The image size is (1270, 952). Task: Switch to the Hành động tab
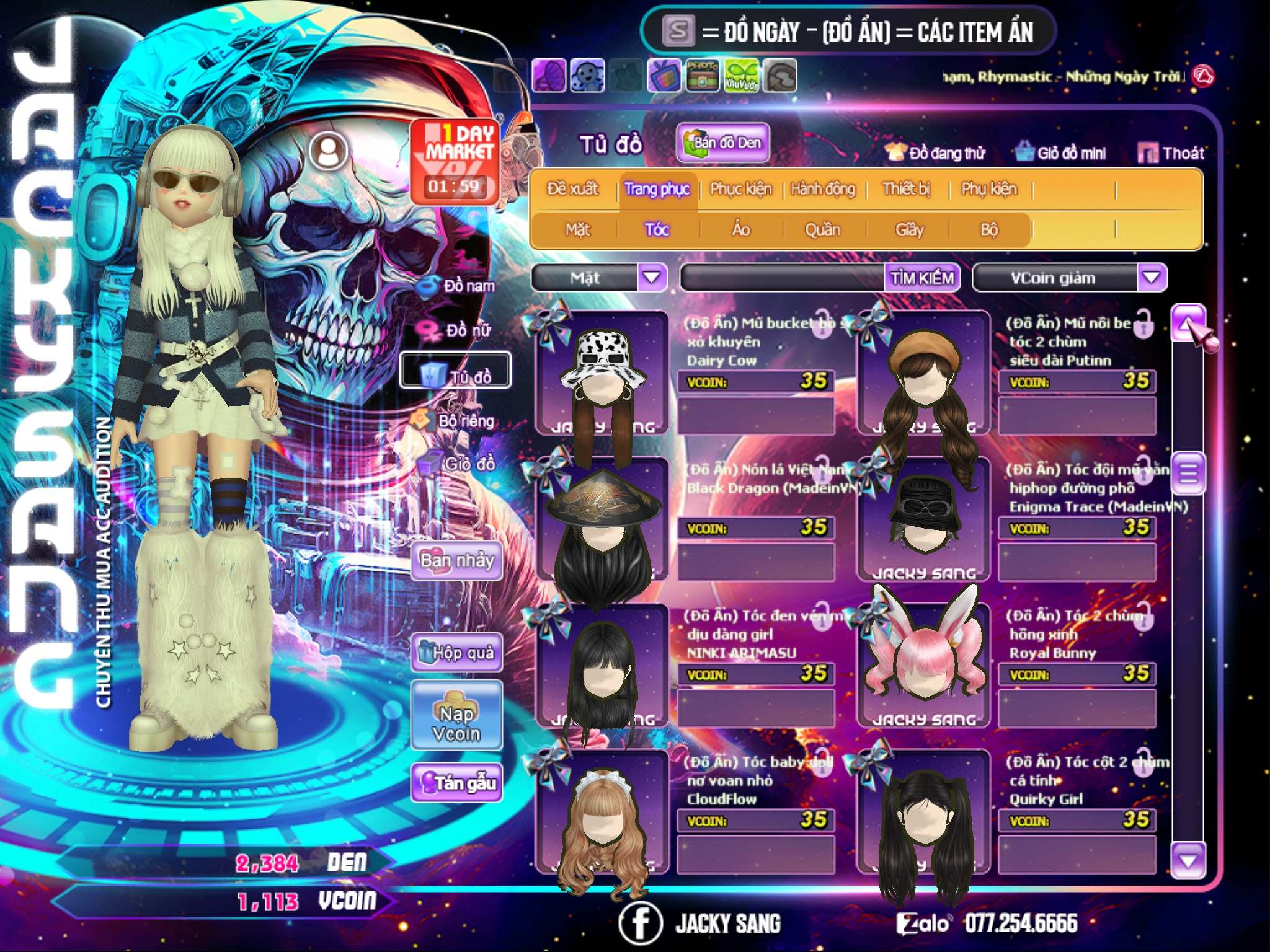tap(823, 189)
